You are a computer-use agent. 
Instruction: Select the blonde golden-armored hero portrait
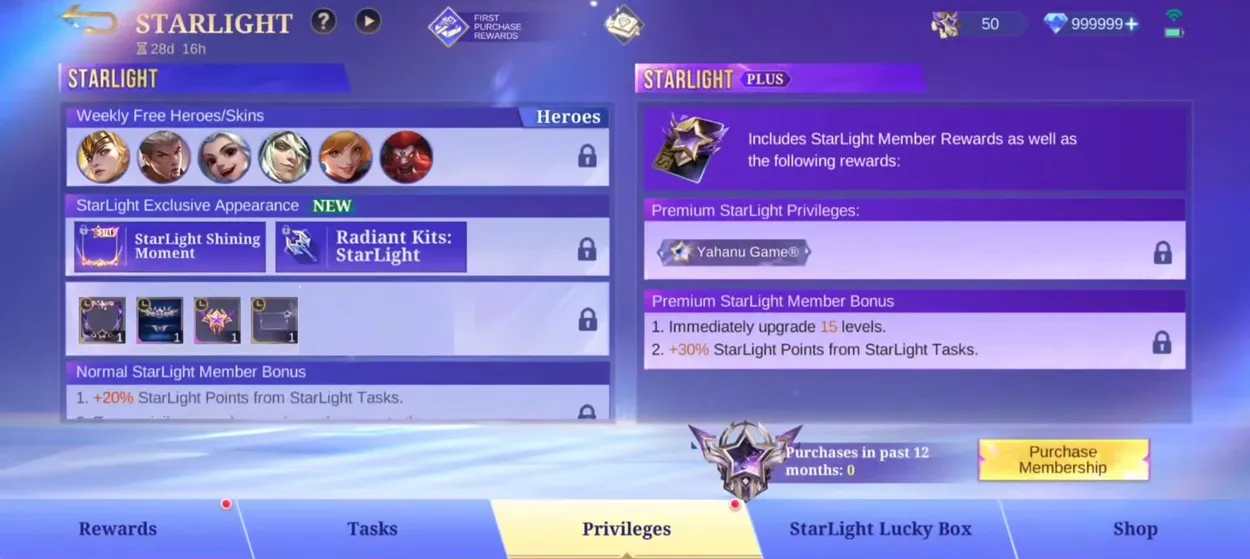104,158
